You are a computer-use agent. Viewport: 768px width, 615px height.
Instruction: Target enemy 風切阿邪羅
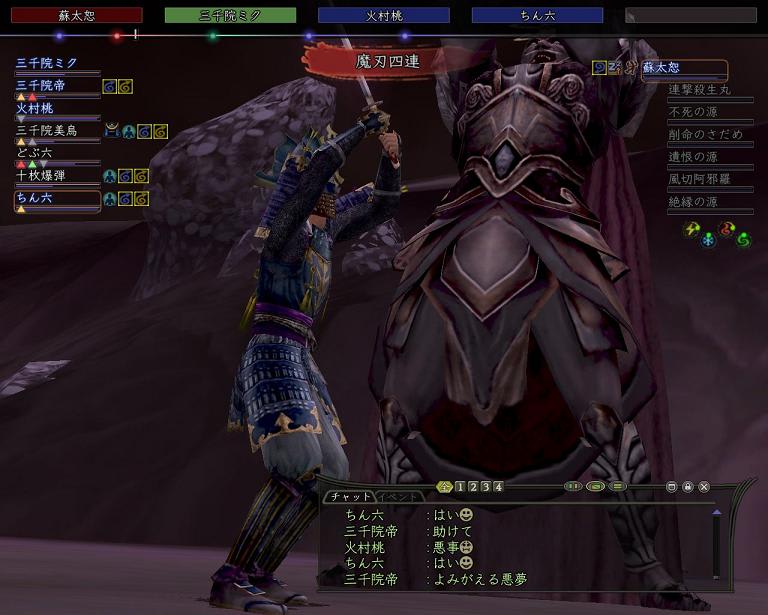pos(699,179)
